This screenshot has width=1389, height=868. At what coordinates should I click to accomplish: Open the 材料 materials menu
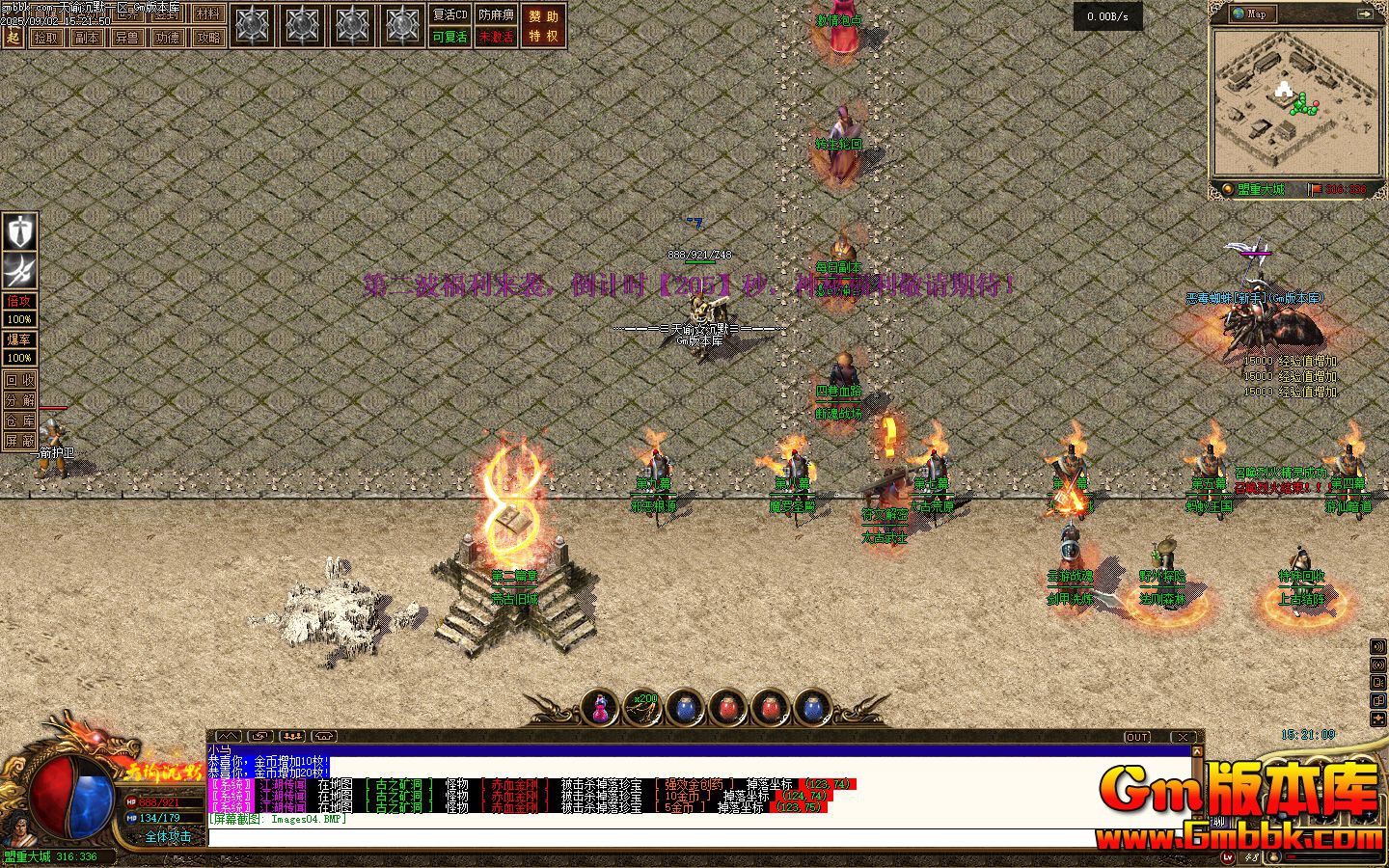(x=207, y=14)
